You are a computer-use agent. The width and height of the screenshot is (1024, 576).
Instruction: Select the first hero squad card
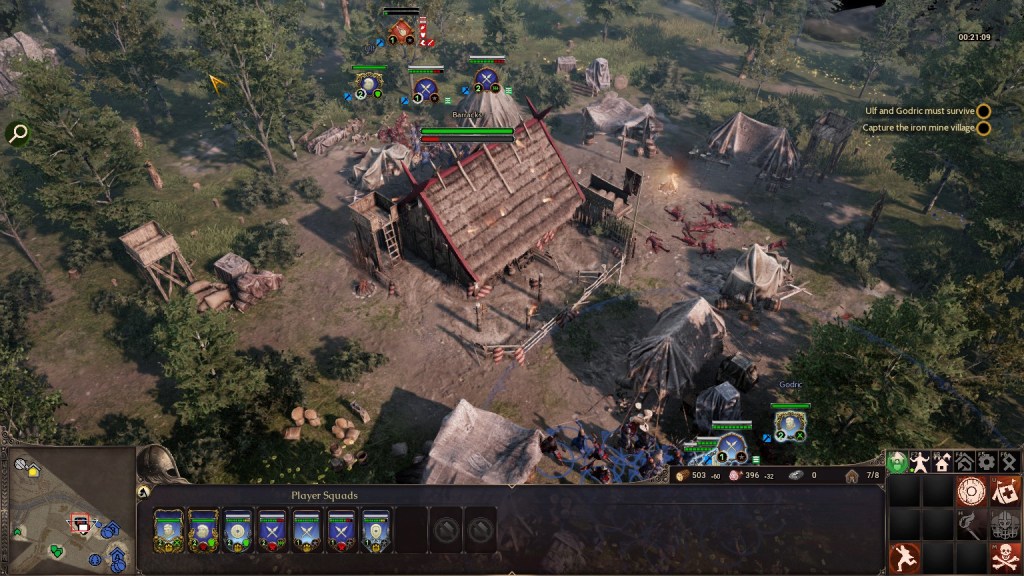(167, 530)
